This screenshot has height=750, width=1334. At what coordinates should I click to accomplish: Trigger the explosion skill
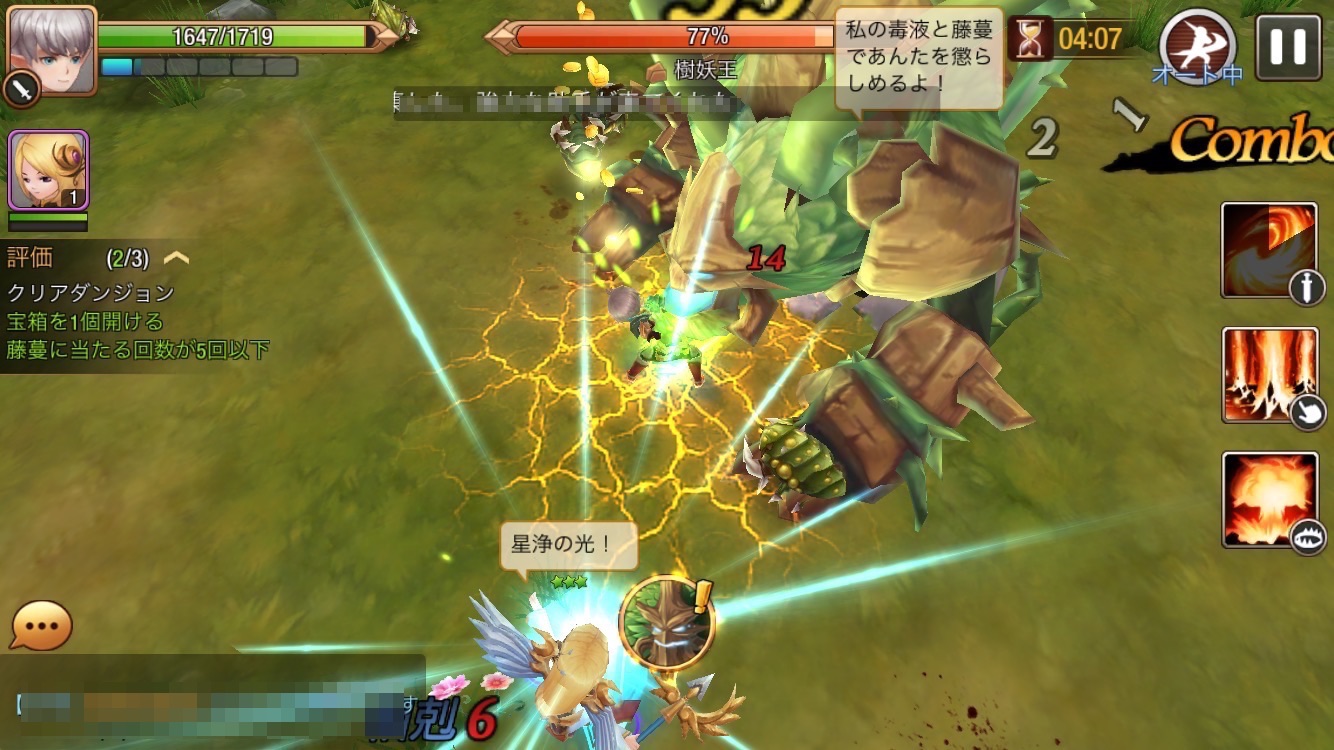tap(1270, 499)
